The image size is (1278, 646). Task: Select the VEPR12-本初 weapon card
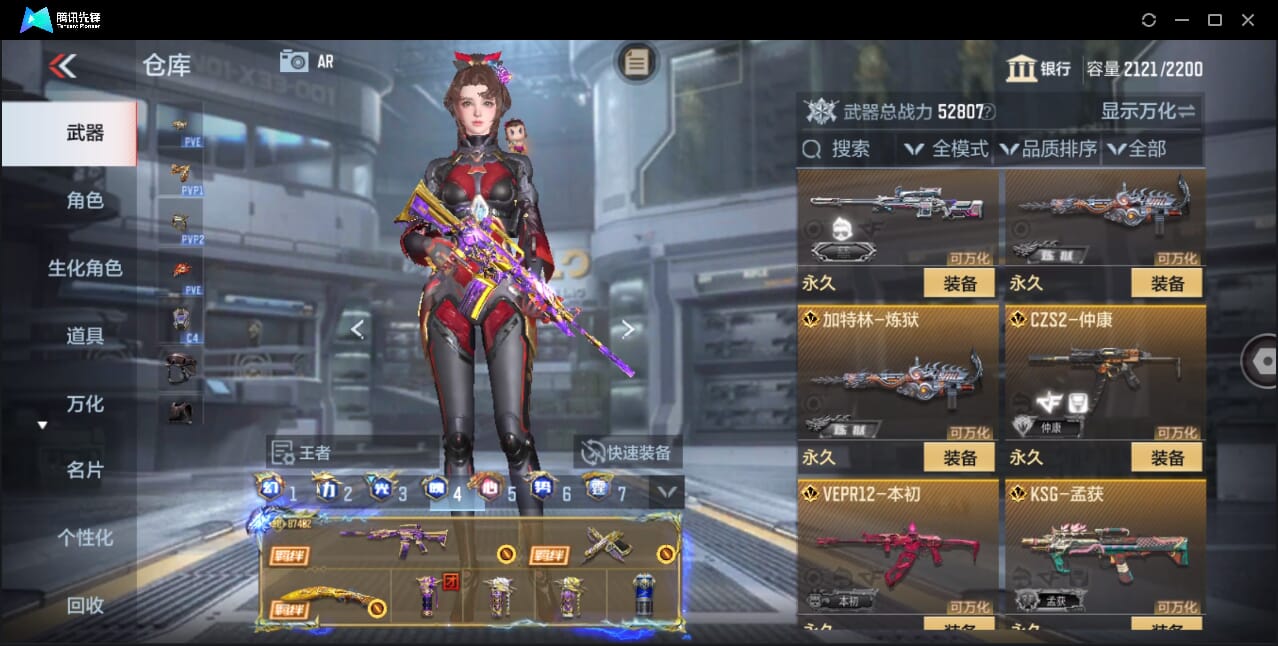tap(897, 547)
